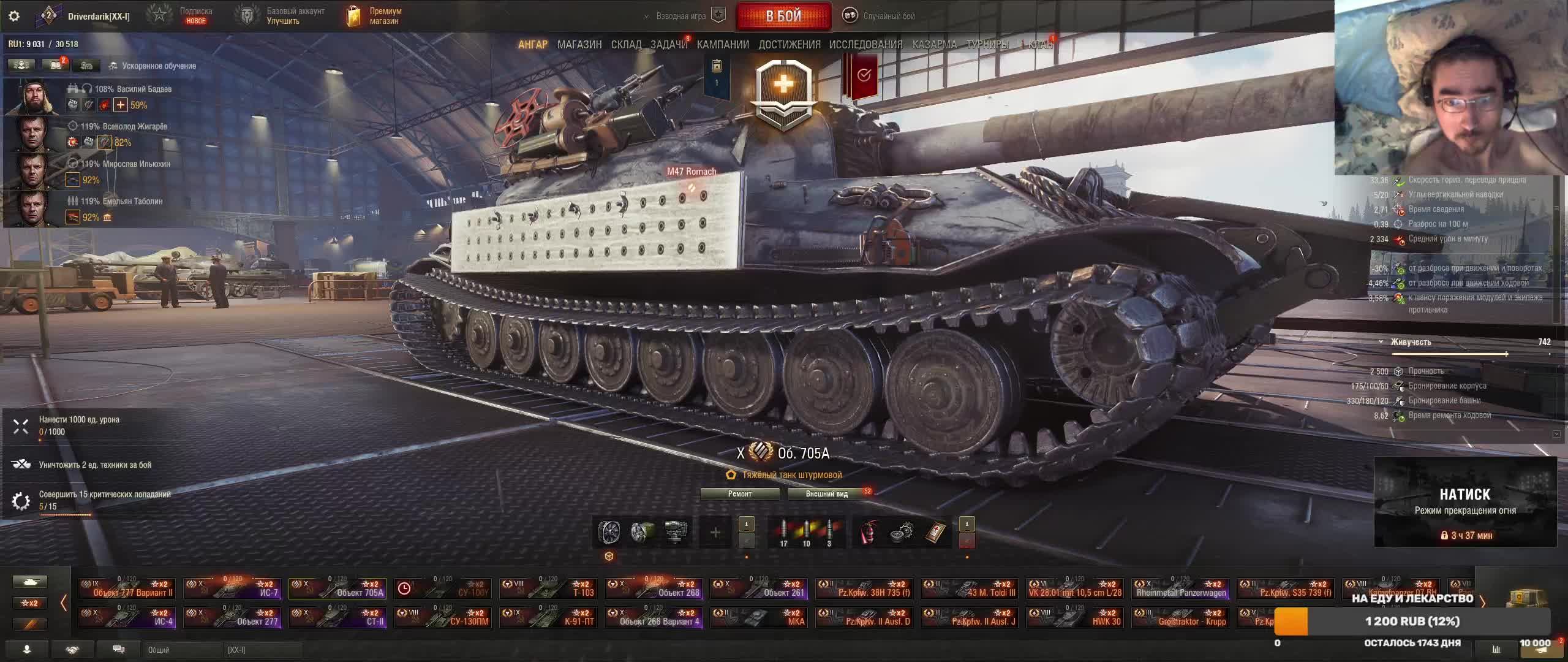Viewport: 1568px width, 662px height.
Task: Go to the ИССЛЕДОВАНИЯ tab
Action: click(865, 45)
